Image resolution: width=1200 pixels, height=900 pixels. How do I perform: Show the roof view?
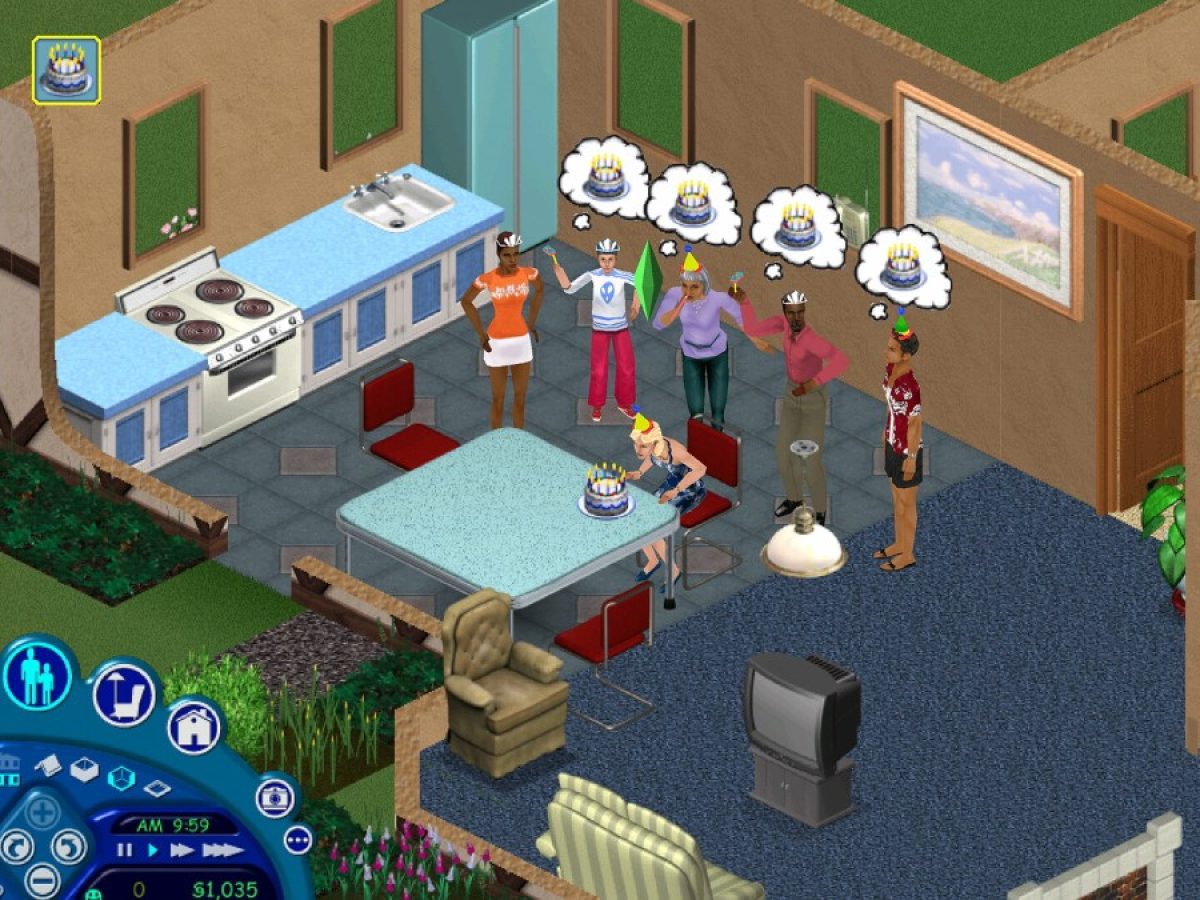(48, 763)
